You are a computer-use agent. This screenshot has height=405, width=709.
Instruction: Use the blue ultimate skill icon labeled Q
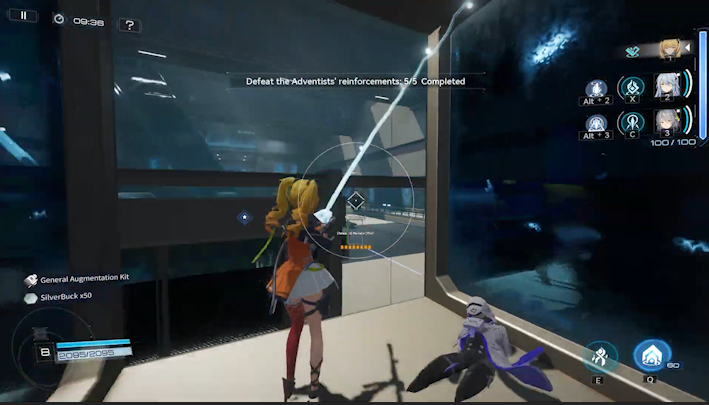(x=652, y=355)
